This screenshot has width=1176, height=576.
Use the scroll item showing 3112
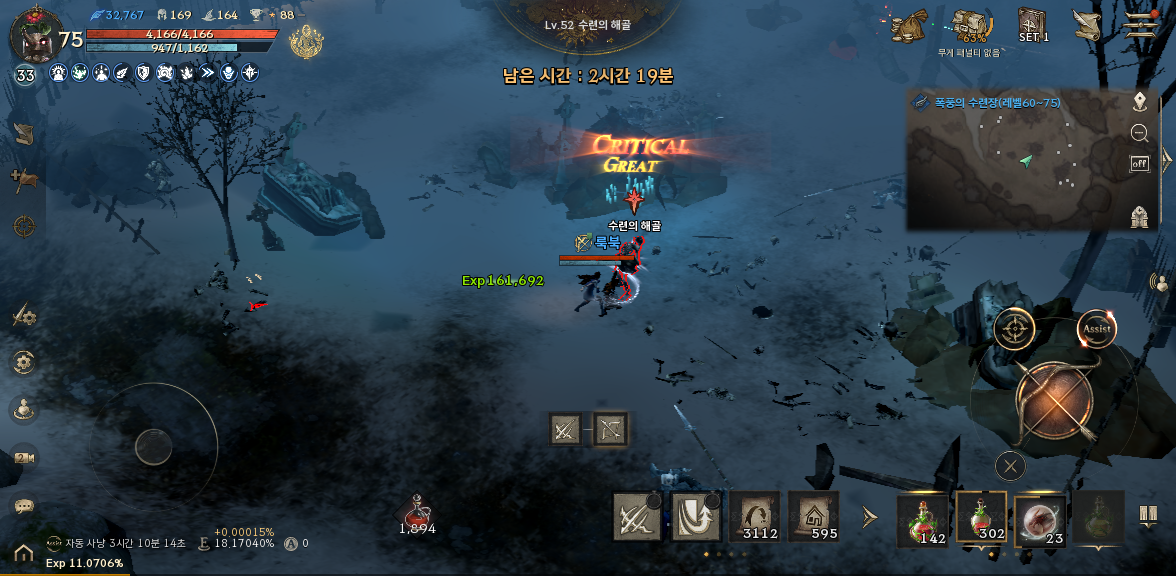(754, 516)
